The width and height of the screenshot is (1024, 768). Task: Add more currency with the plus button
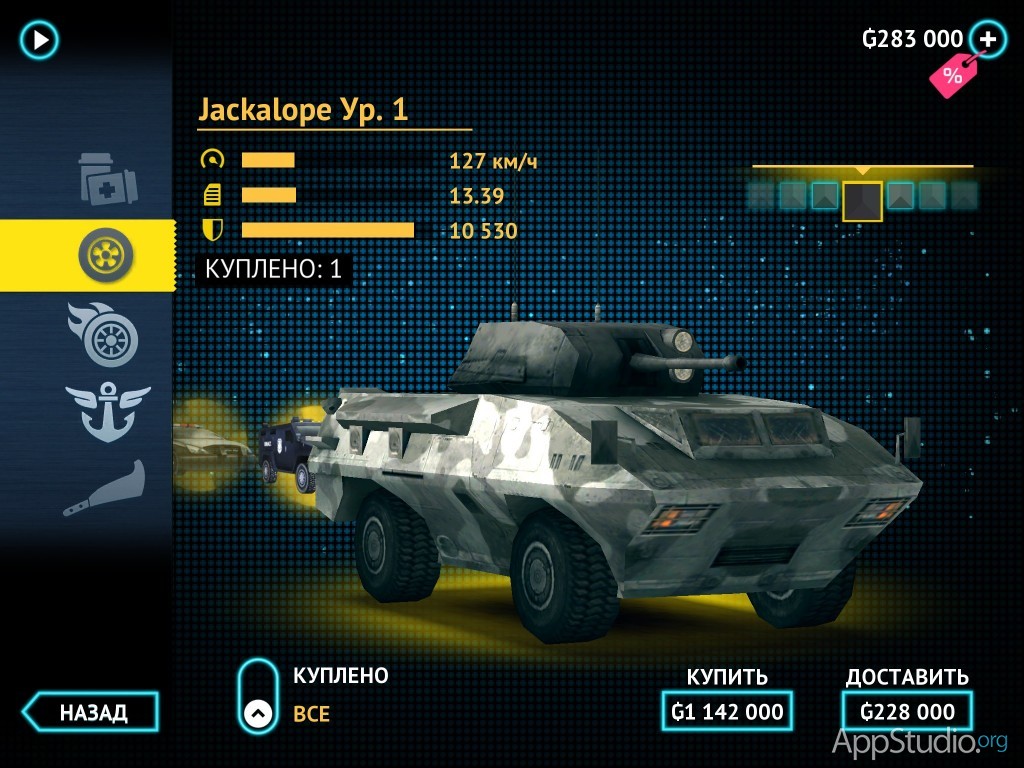point(988,39)
